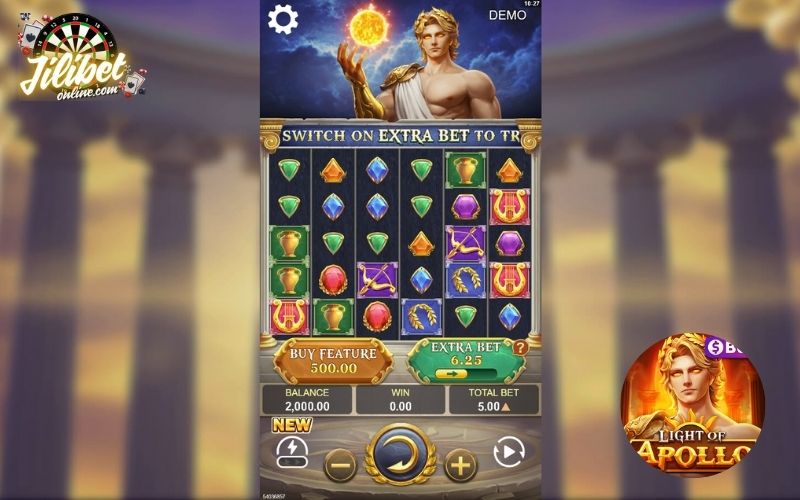
Task: Open the gear settings menu
Action: [284, 19]
